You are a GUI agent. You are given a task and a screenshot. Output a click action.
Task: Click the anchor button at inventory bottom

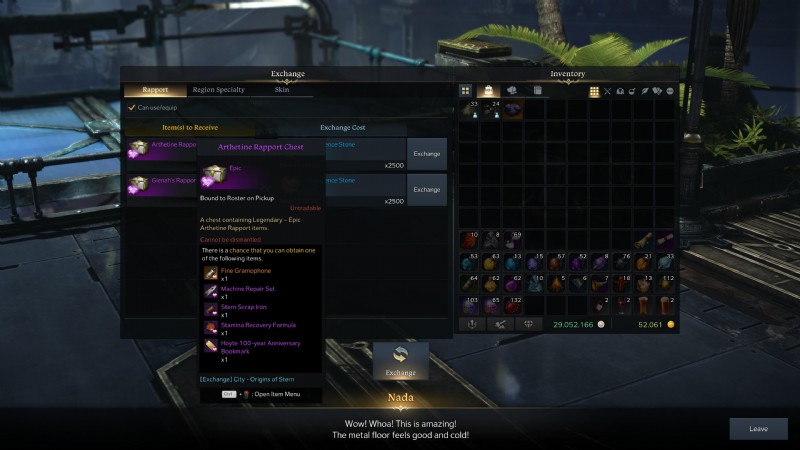click(x=470, y=324)
